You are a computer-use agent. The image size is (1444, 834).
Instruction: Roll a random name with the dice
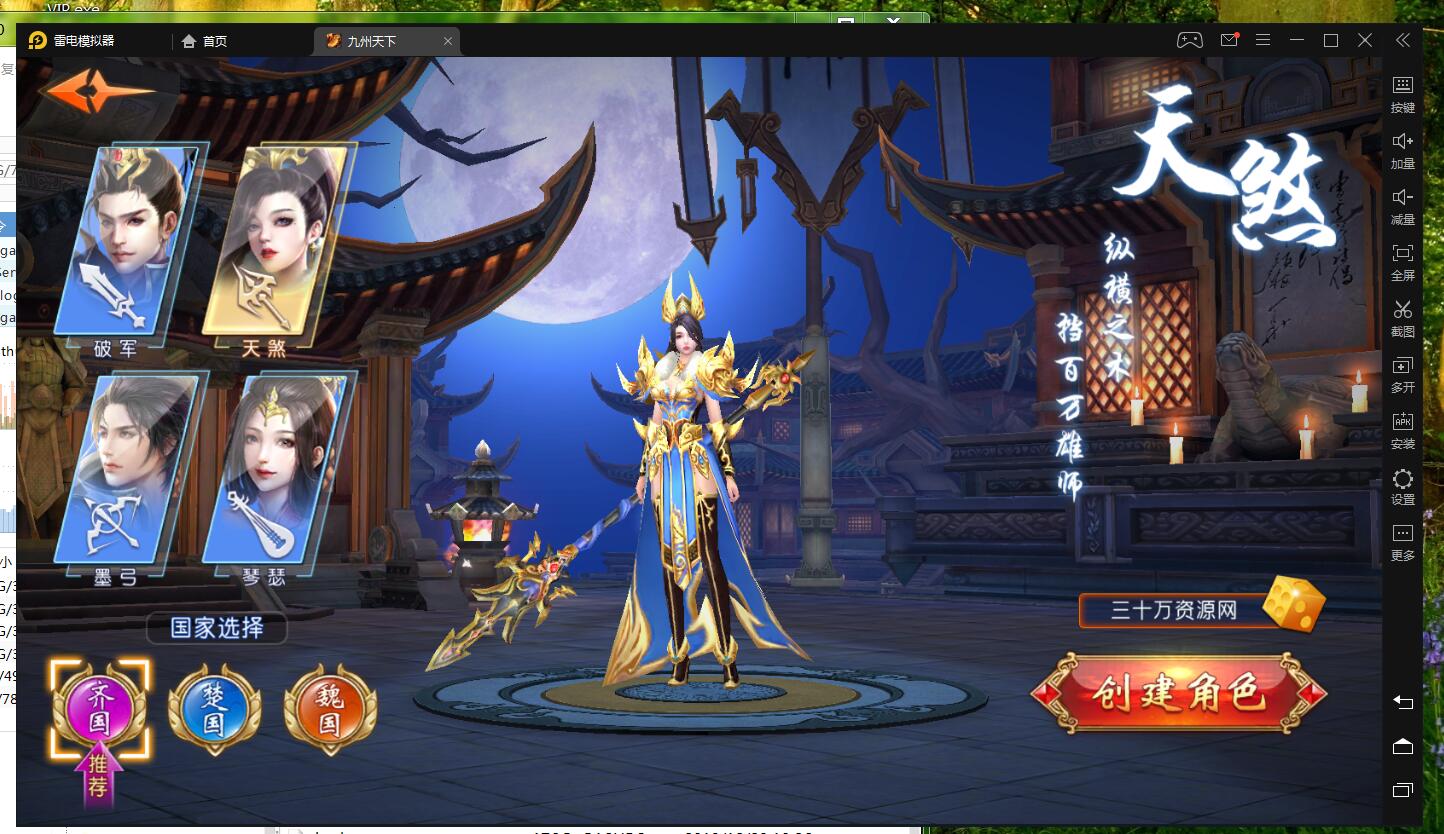pyautogui.click(x=1293, y=604)
